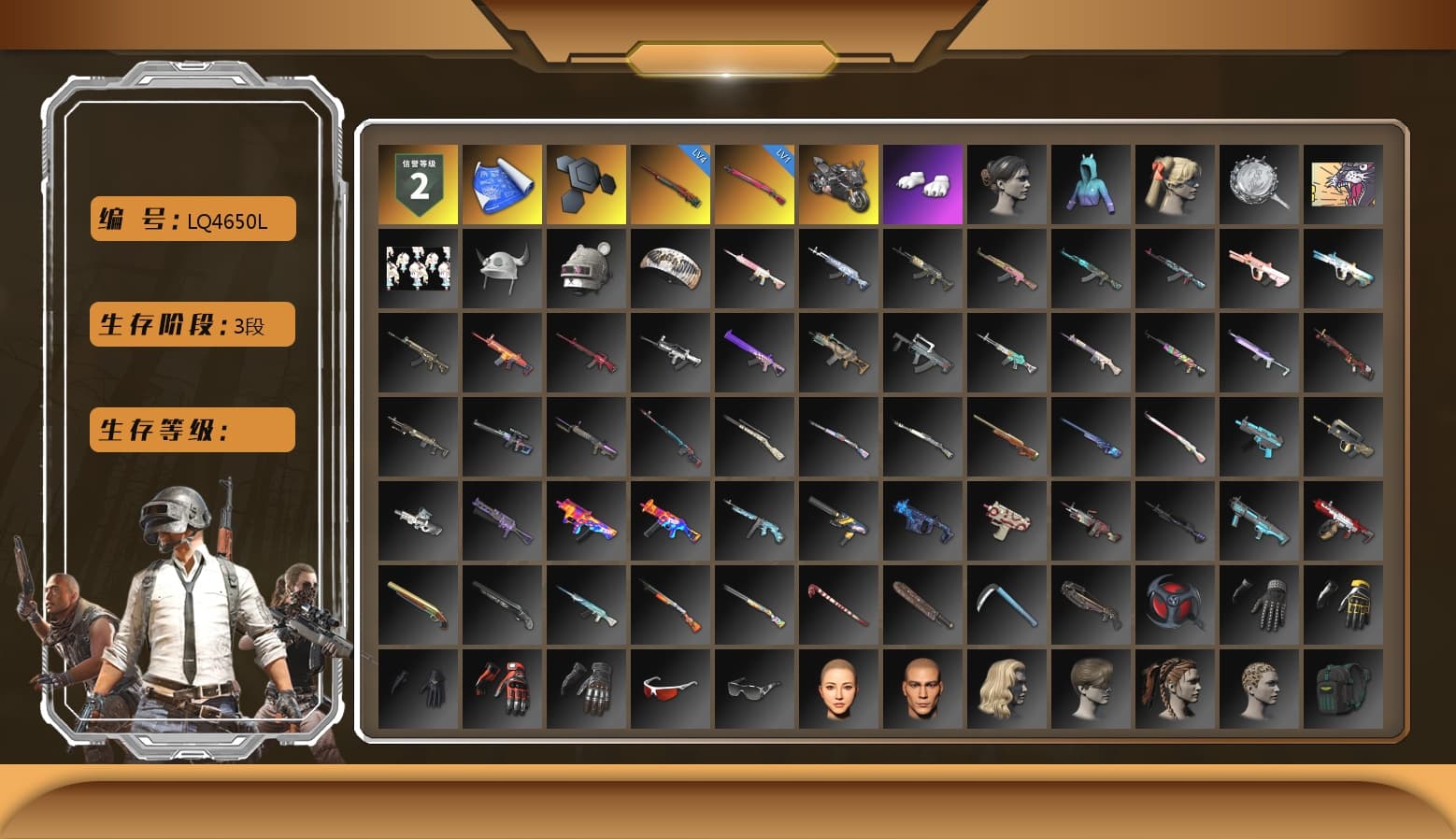Select the female face customization item
This screenshot has height=839, width=1456.
coord(838,687)
